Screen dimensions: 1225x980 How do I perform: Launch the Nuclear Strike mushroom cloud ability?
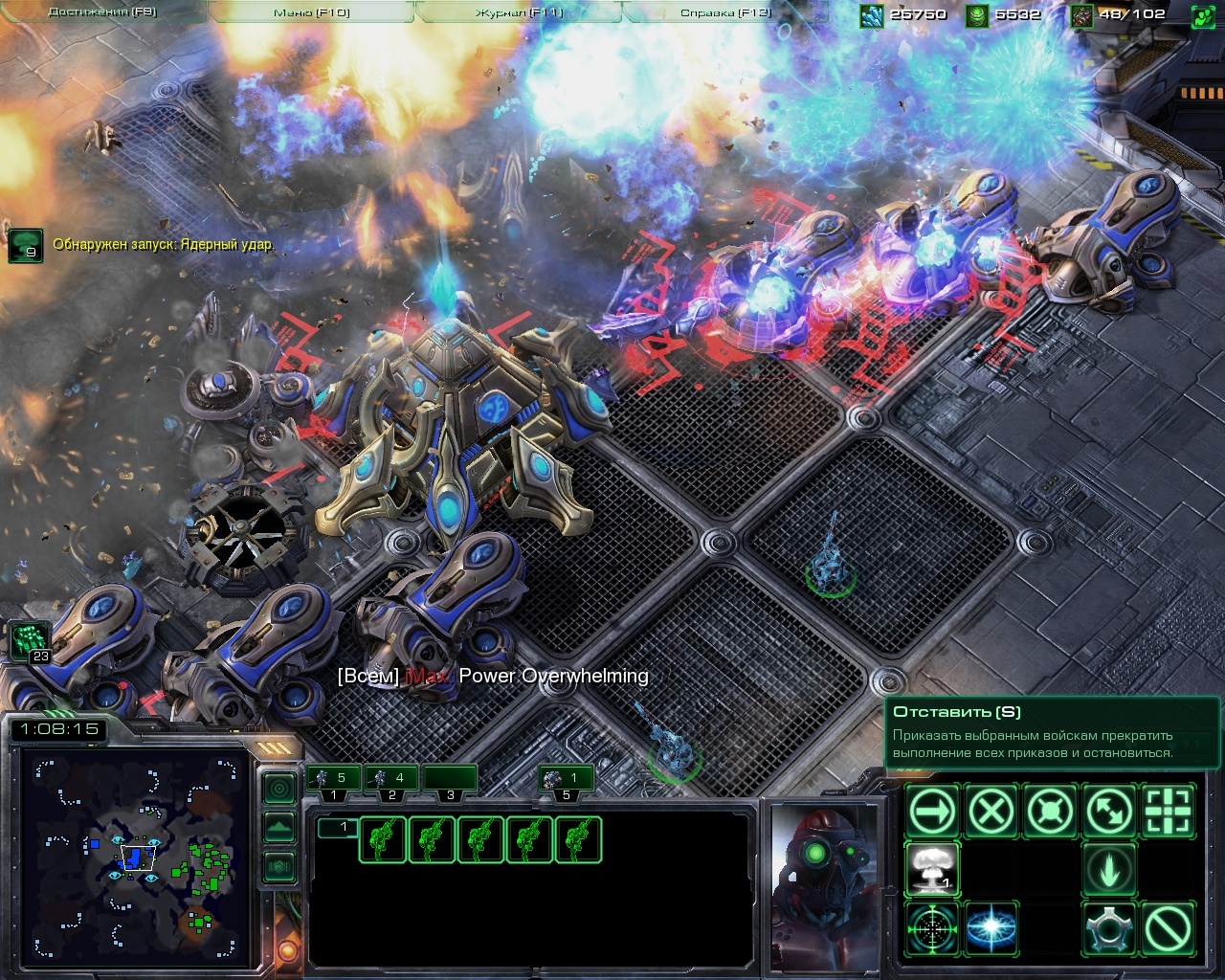coord(932,870)
